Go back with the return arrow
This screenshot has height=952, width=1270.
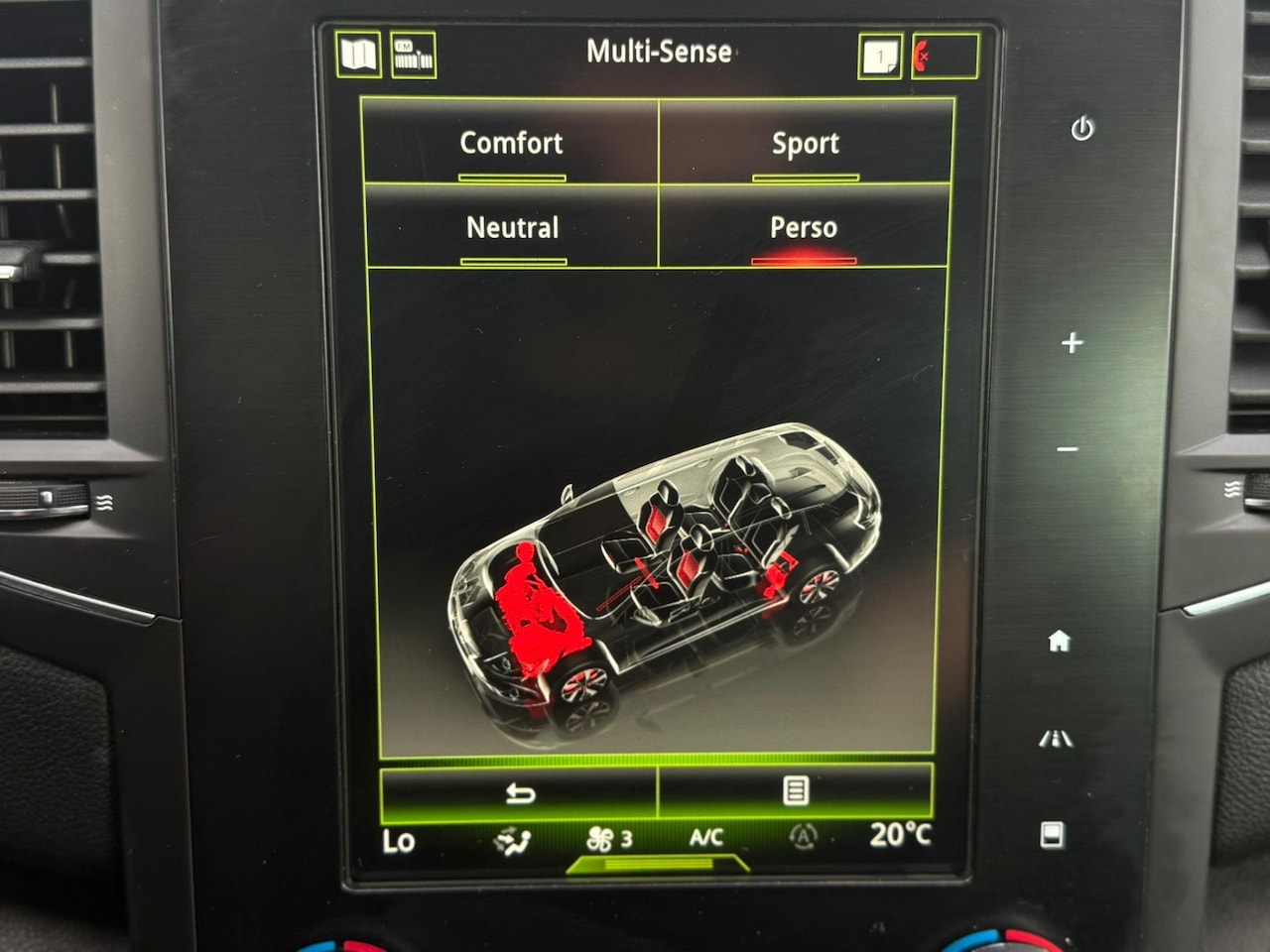[519, 792]
